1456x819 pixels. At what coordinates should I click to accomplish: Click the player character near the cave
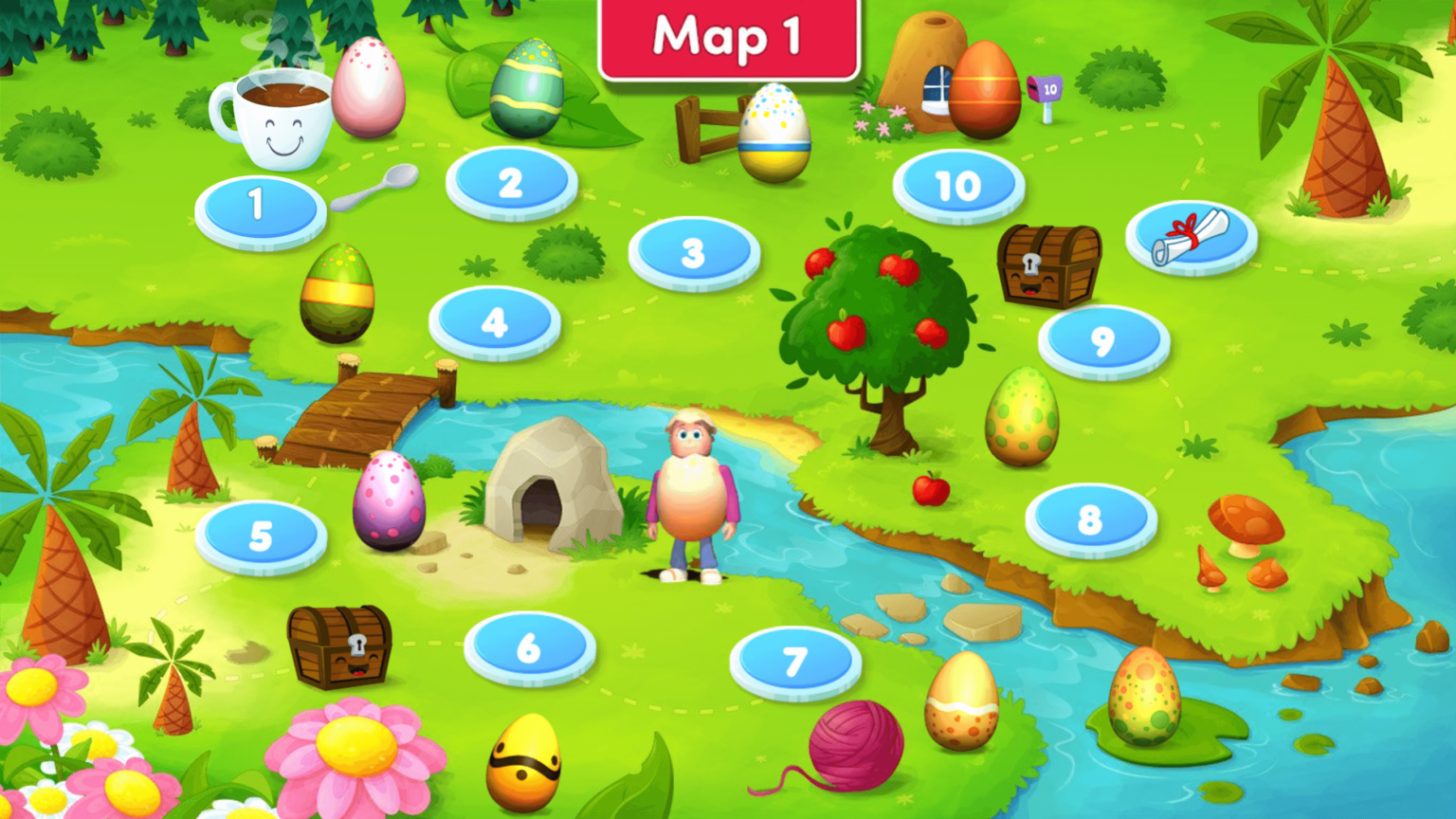click(689, 493)
